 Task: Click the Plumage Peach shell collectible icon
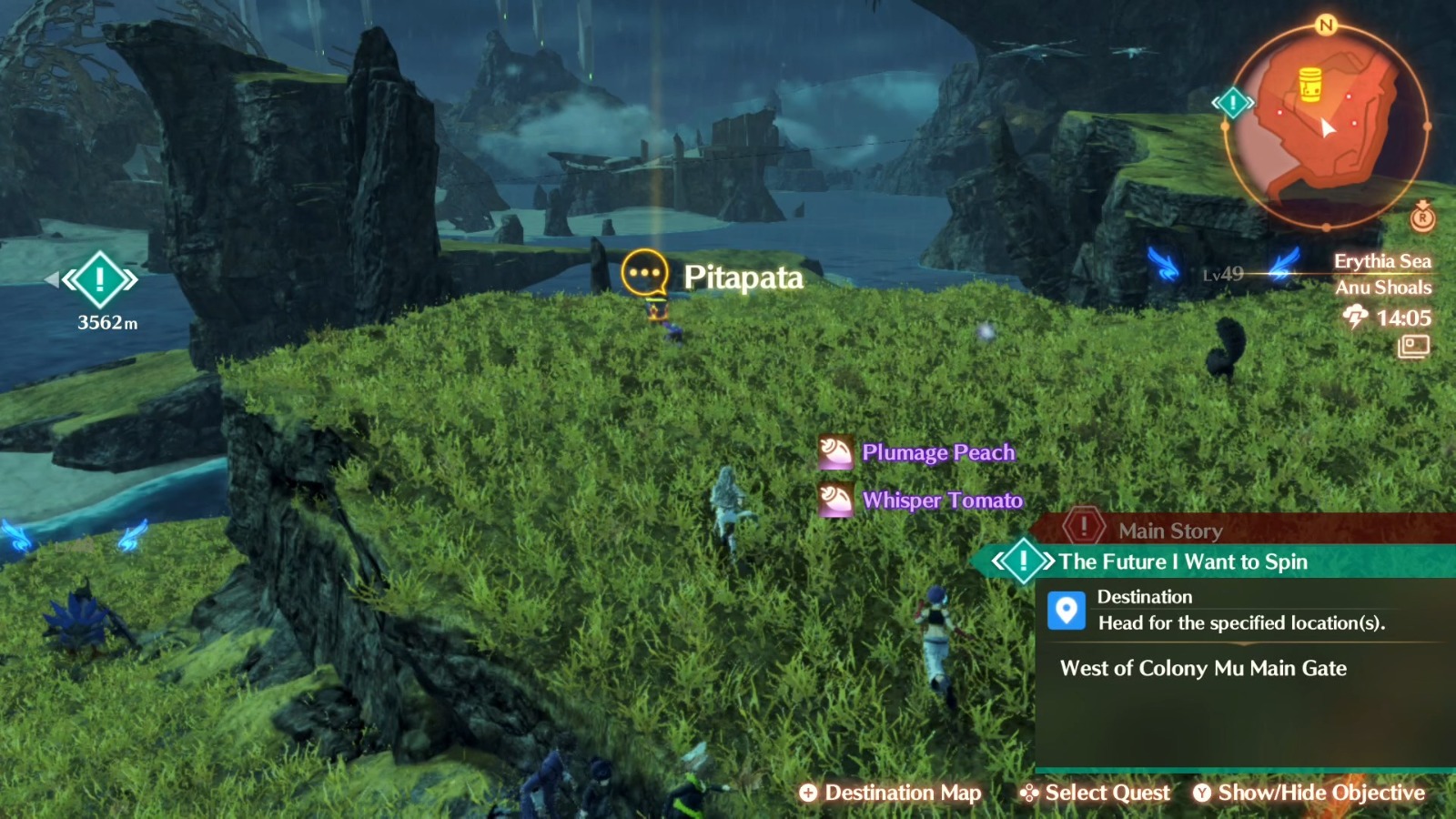tap(834, 451)
